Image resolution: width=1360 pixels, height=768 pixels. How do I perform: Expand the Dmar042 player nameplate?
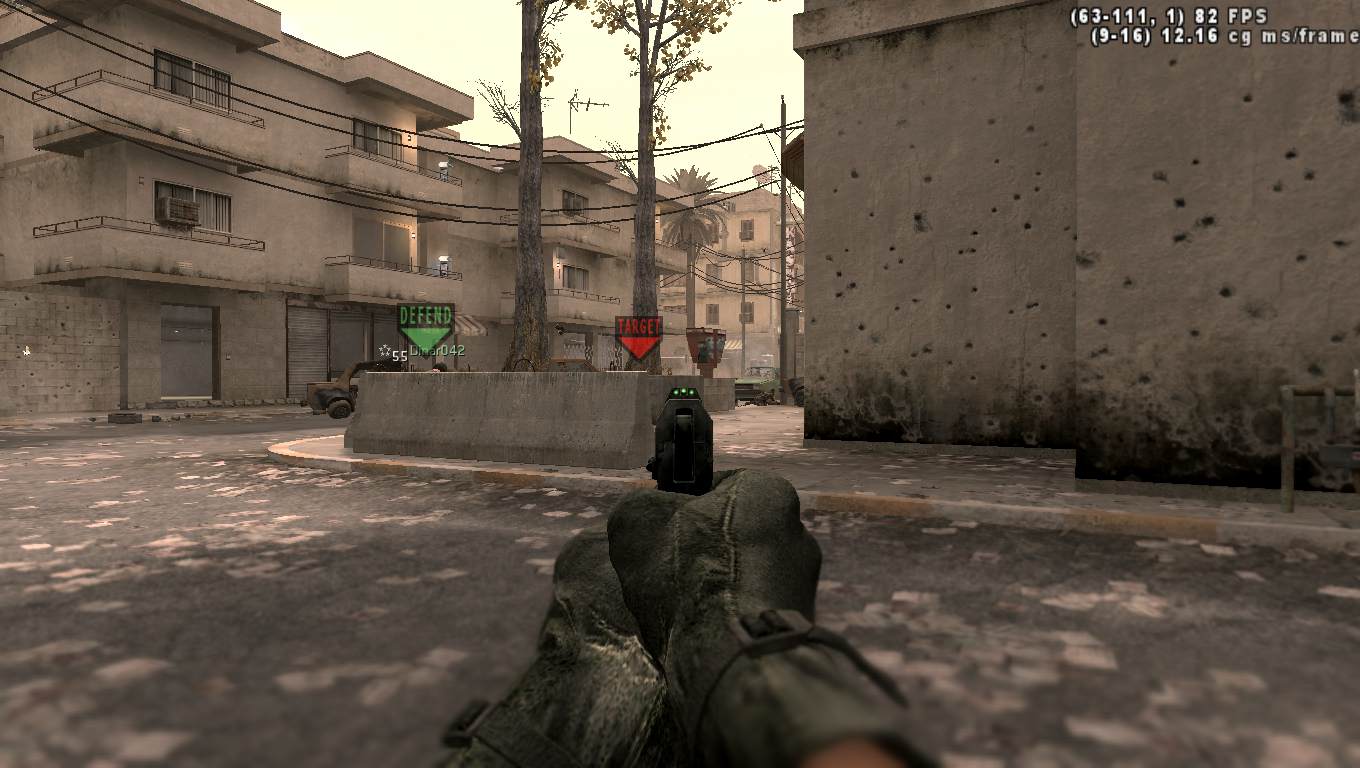pyautogui.click(x=437, y=350)
